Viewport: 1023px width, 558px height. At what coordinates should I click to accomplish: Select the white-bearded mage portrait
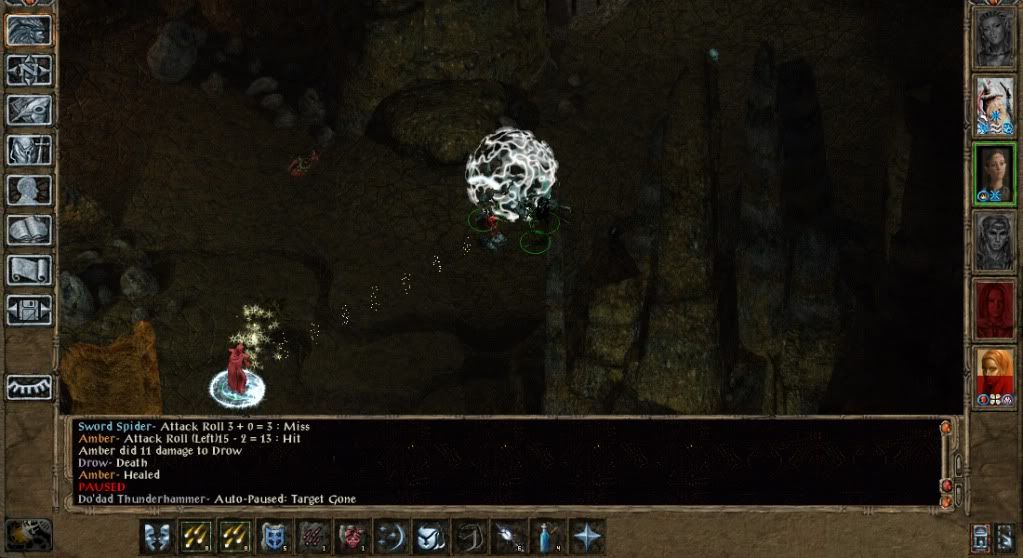[x=995, y=106]
